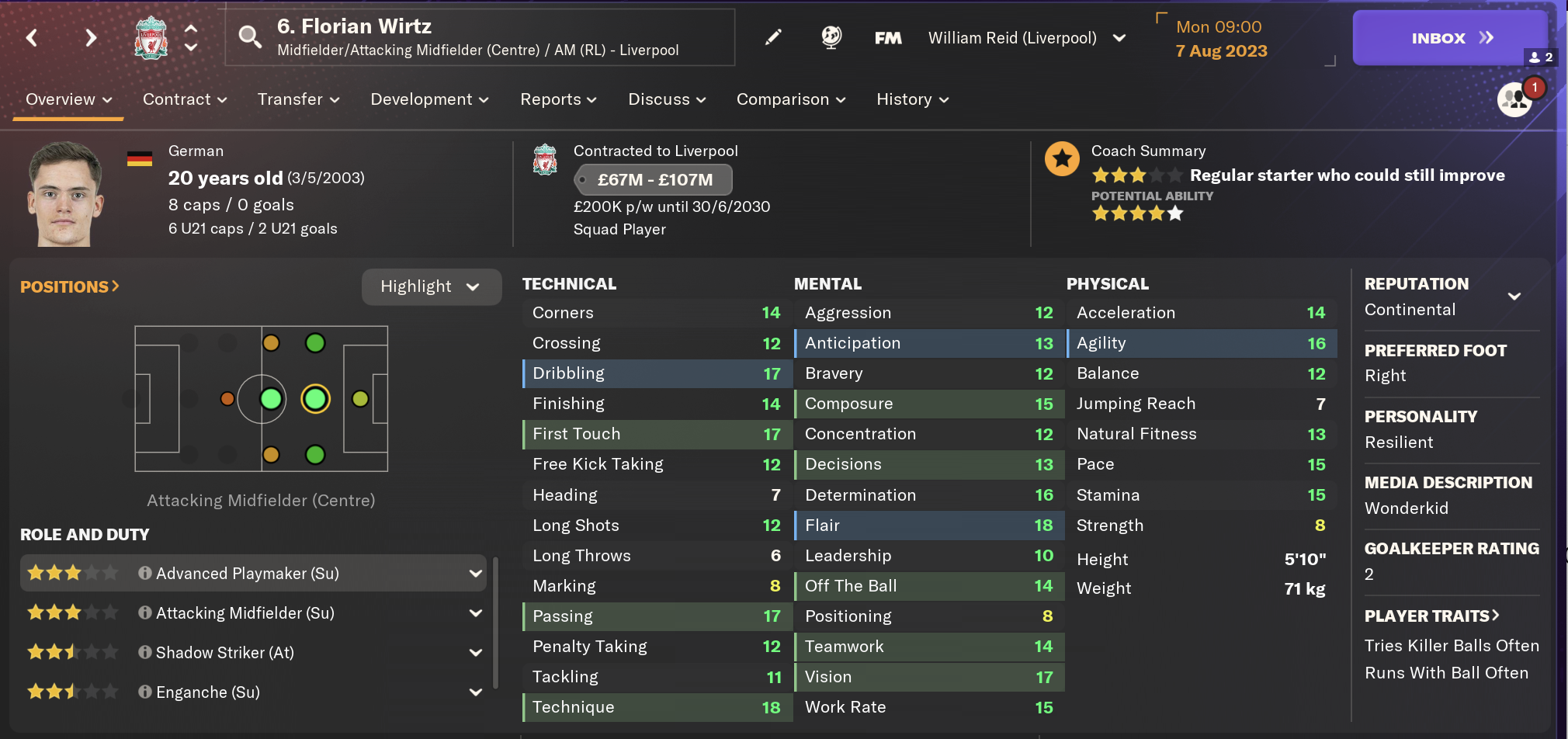This screenshot has height=739, width=1568.
Task: View the player's History tab
Action: click(x=912, y=99)
